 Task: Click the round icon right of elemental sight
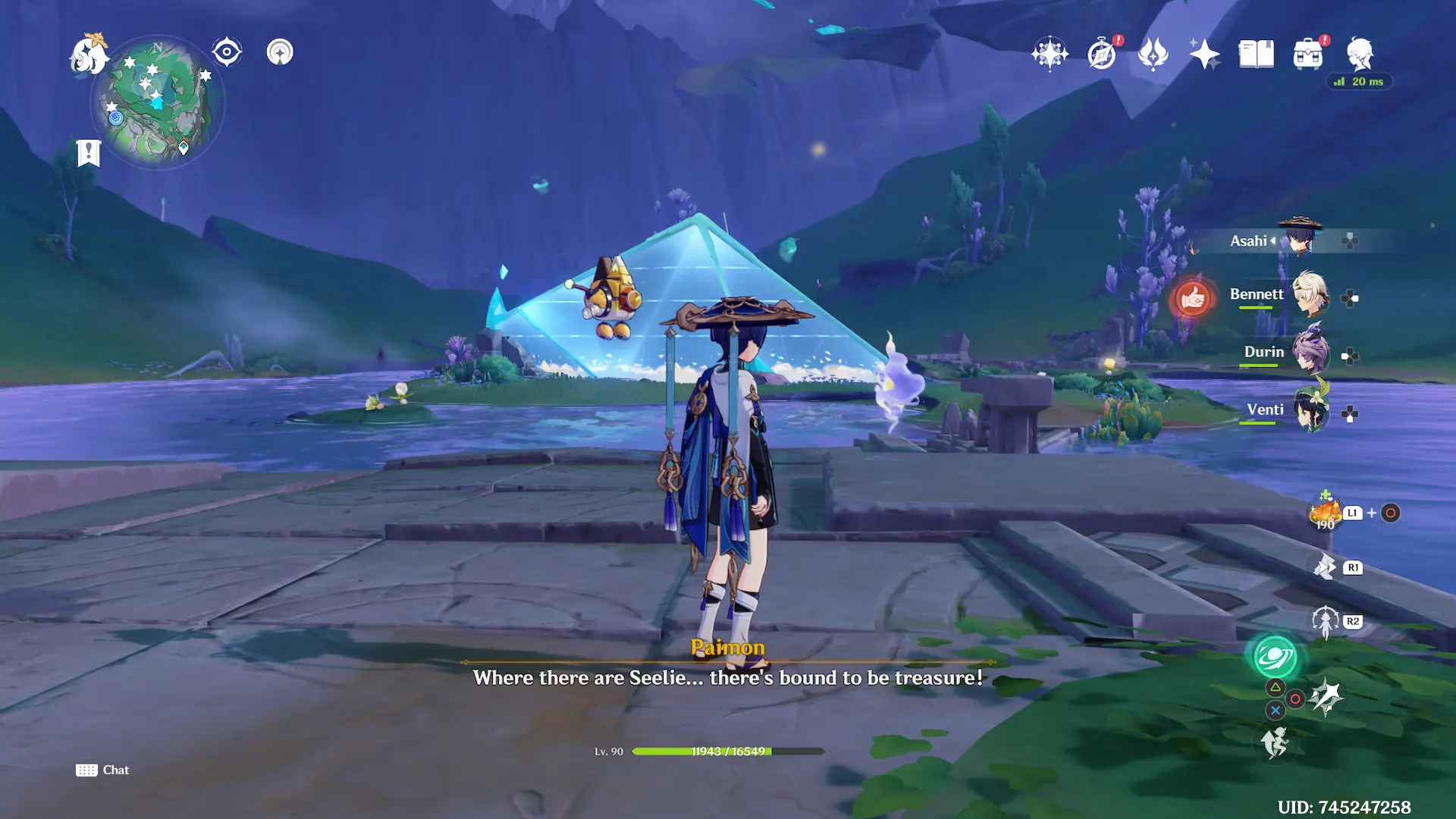point(280,52)
